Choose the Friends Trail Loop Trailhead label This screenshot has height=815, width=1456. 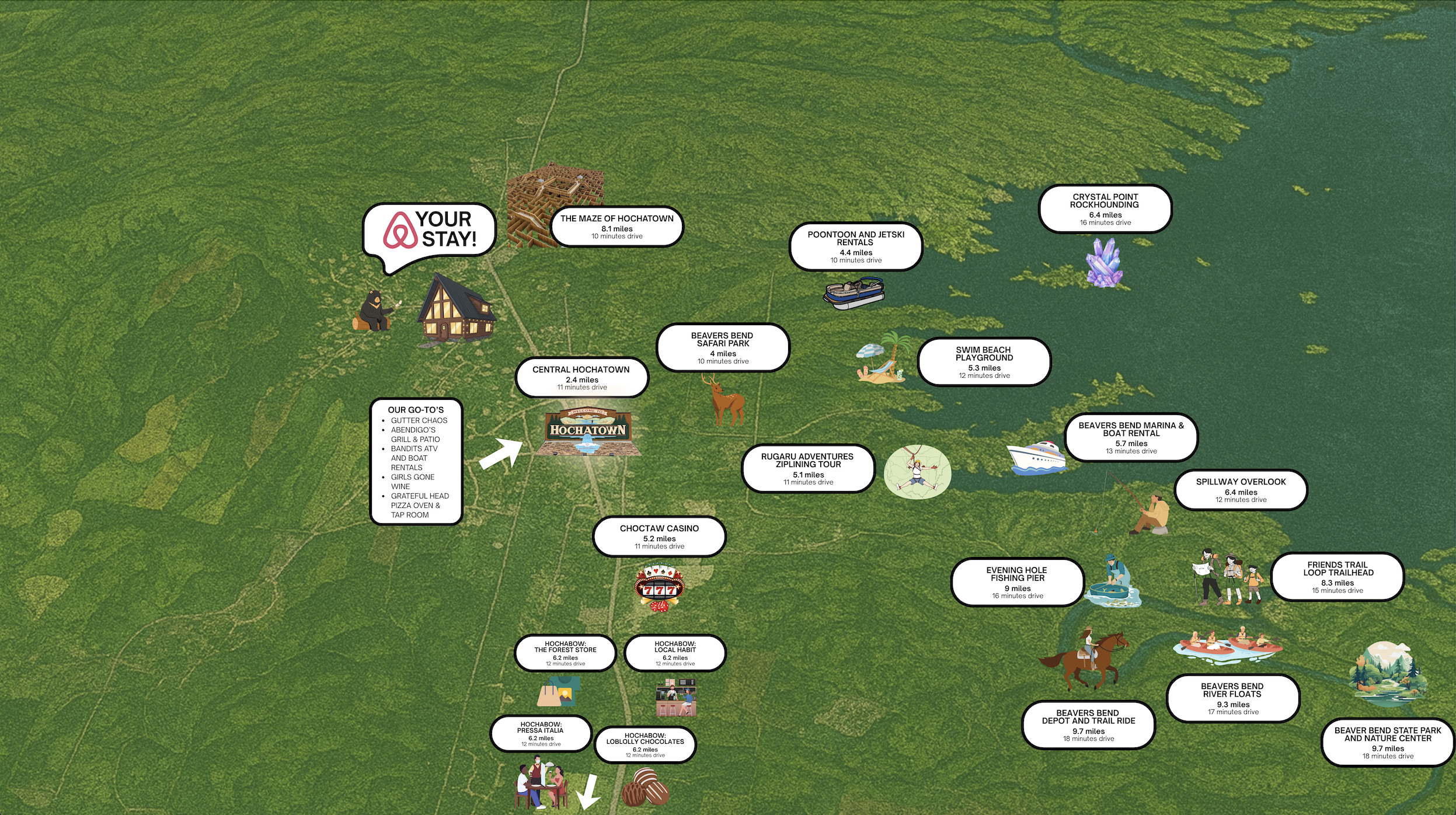(1337, 577)
